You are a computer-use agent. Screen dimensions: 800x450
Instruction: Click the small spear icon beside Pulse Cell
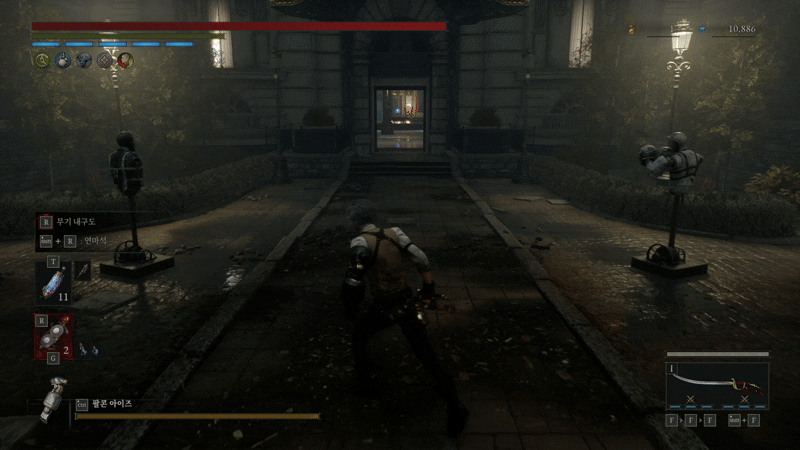(x=82, y=270)
